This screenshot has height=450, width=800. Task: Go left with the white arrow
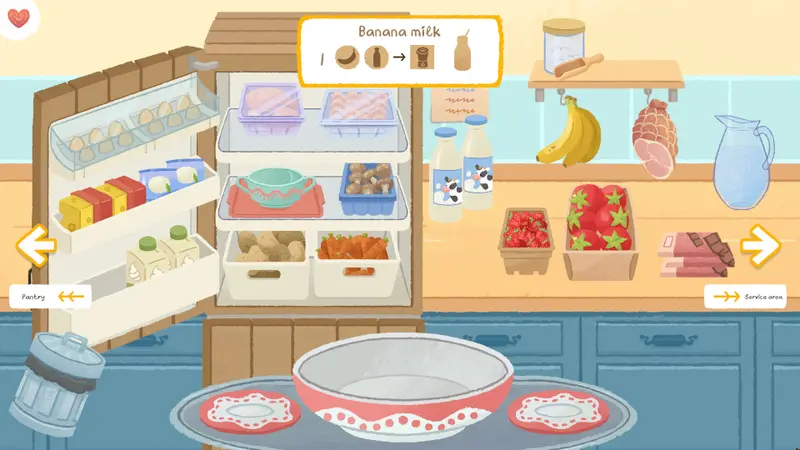[x=36, y=245]
